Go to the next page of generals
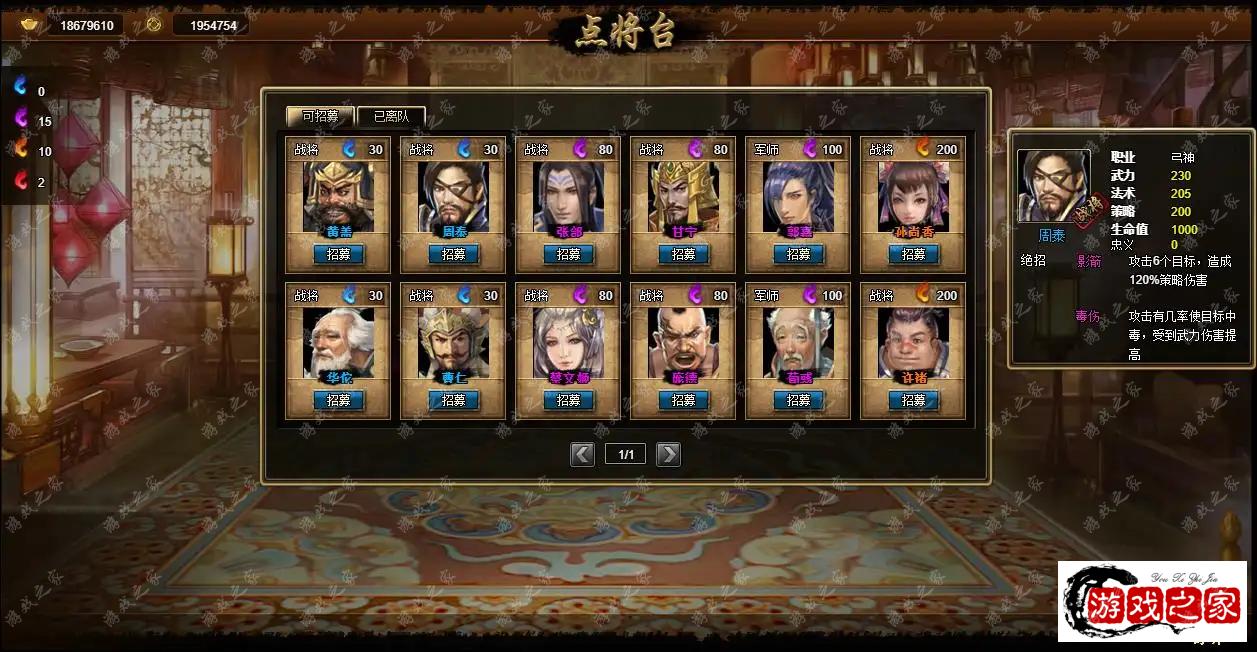Screen dimensions: 1257x652 coord(668,455)
